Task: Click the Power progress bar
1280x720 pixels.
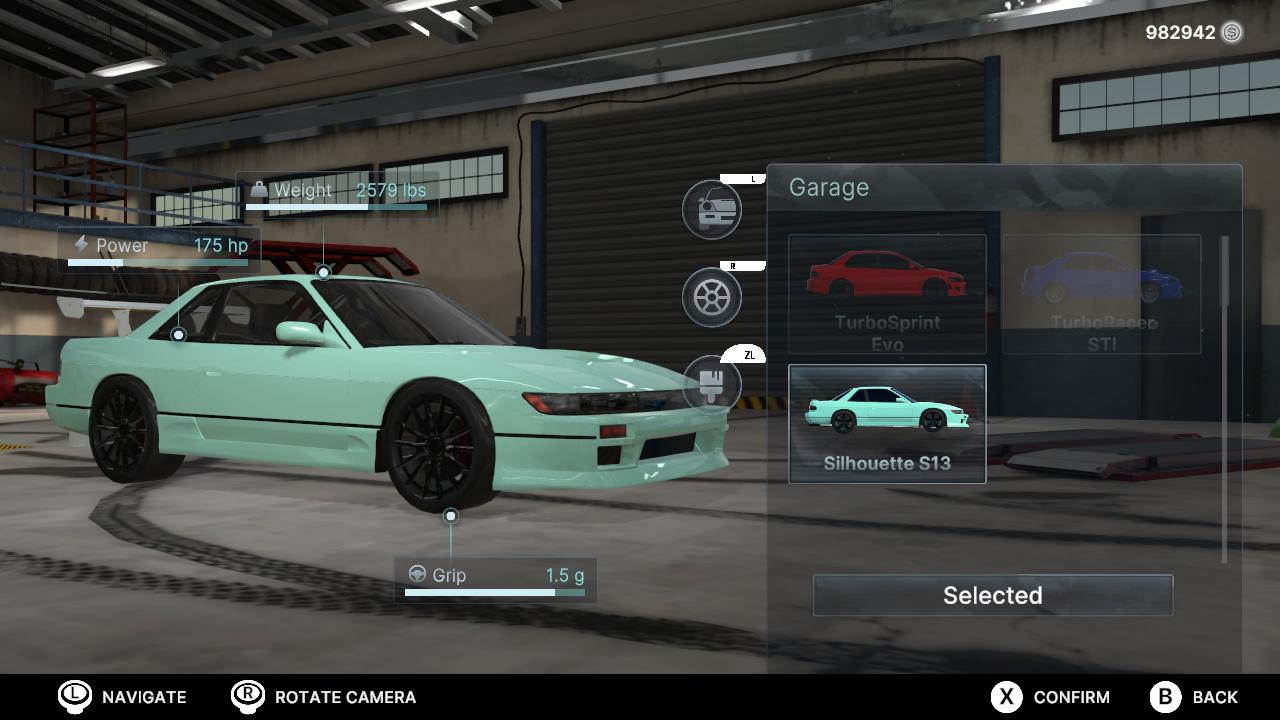Action: (x=160, y=261)
